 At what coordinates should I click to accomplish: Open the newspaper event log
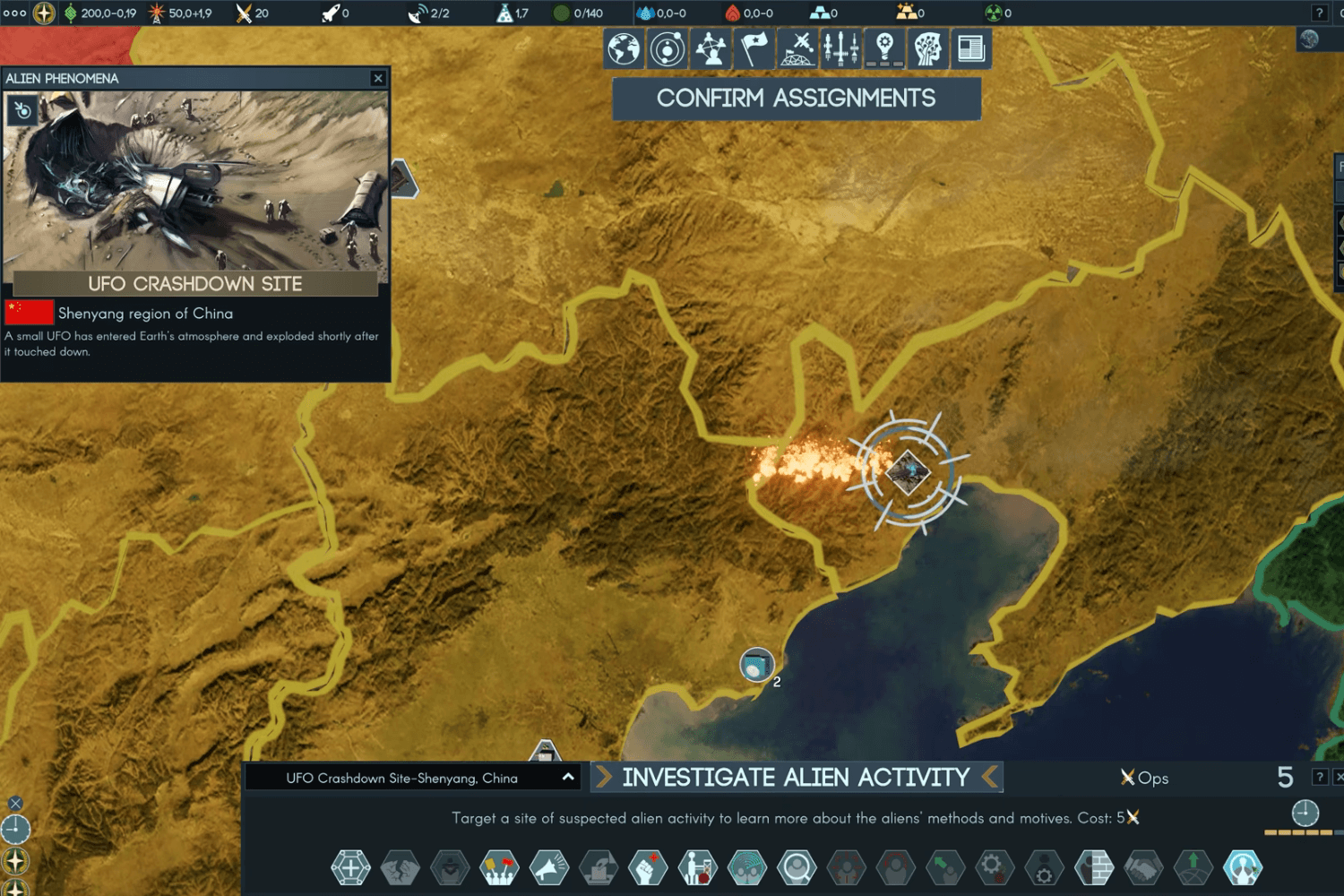(969, 48)
